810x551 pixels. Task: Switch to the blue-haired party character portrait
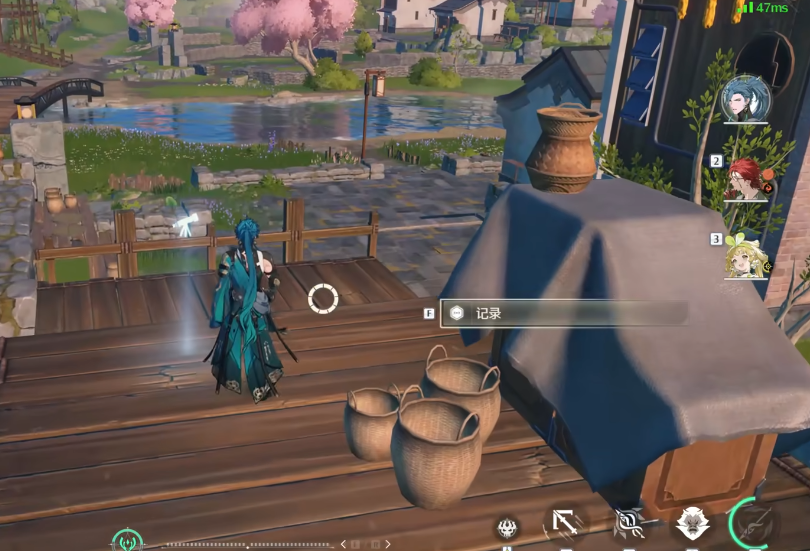tap(745, 99)
